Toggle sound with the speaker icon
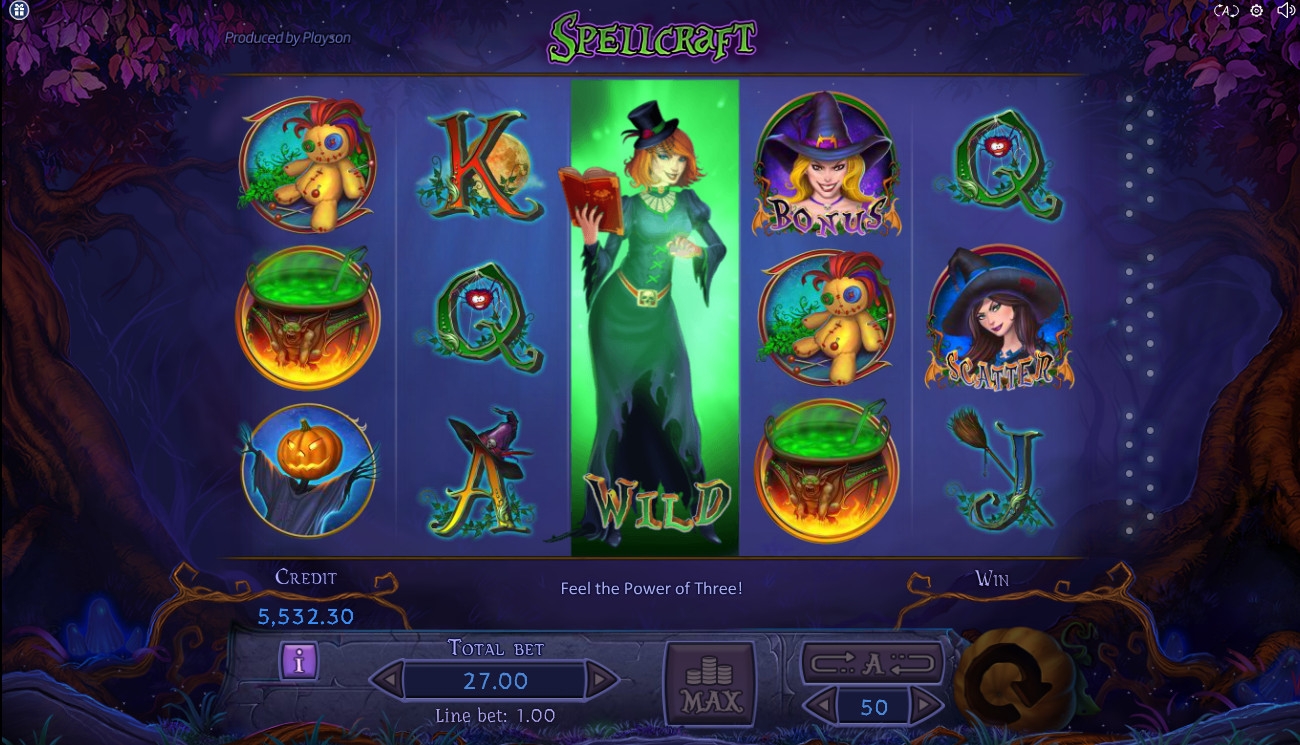 pos(1286,11)
